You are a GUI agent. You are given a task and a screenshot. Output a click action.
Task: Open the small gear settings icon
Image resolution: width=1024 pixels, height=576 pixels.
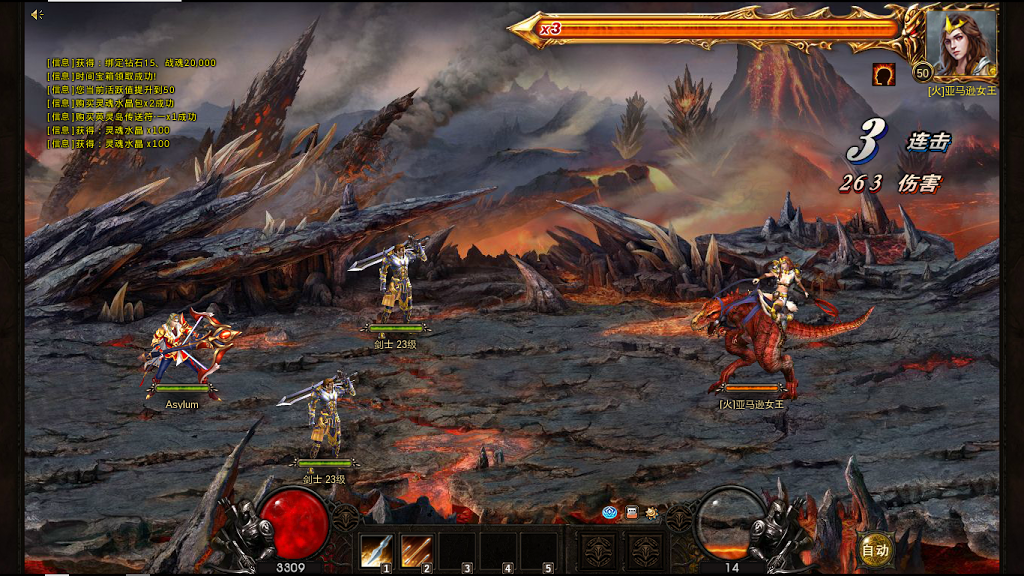[651, 513]
